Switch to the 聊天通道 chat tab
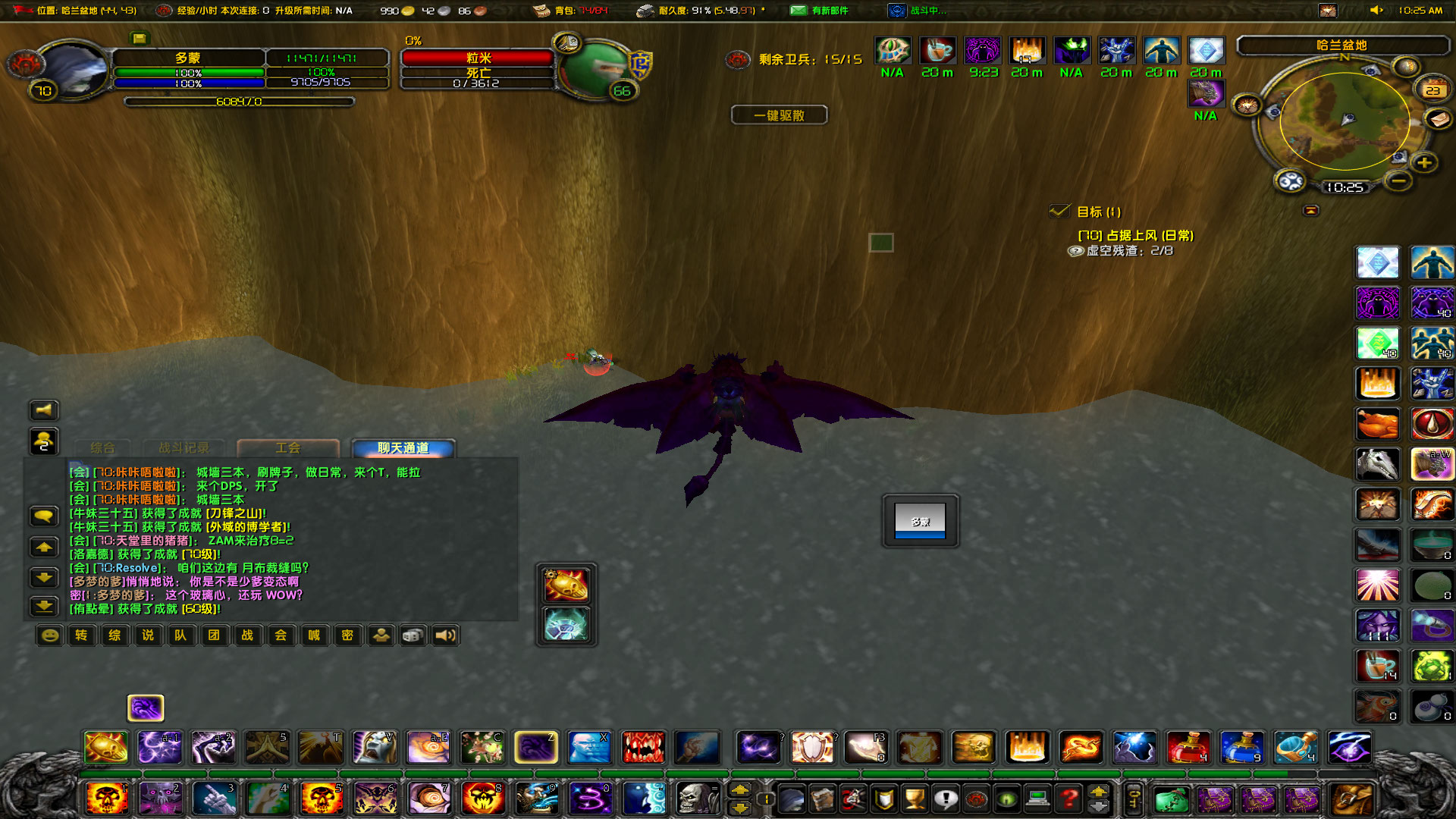The width and height of the screenshot is (1456, 819). pos(400,447)
